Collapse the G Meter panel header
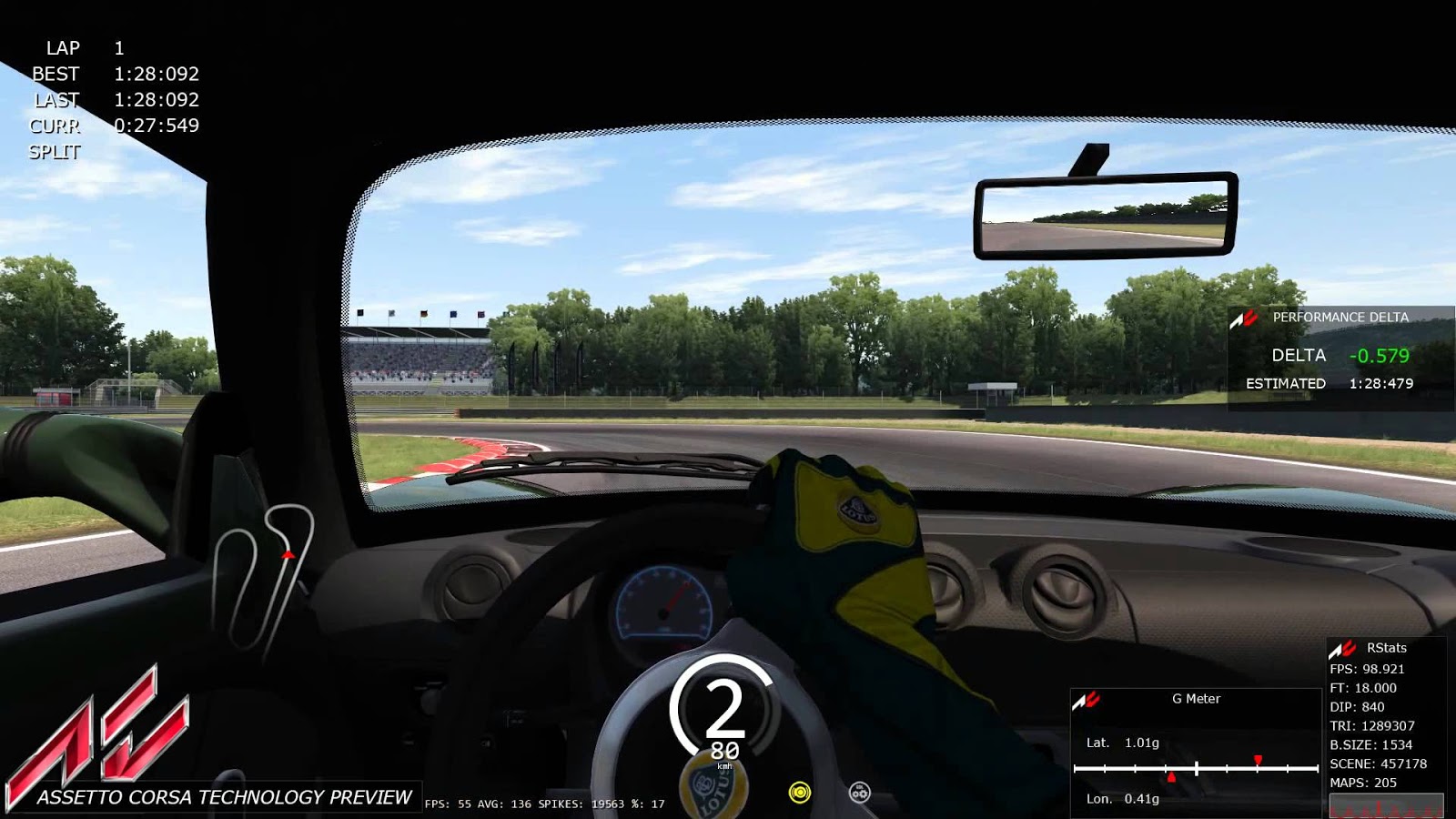This screenshot has height=819, width=1456. (x=1198, y=700)
